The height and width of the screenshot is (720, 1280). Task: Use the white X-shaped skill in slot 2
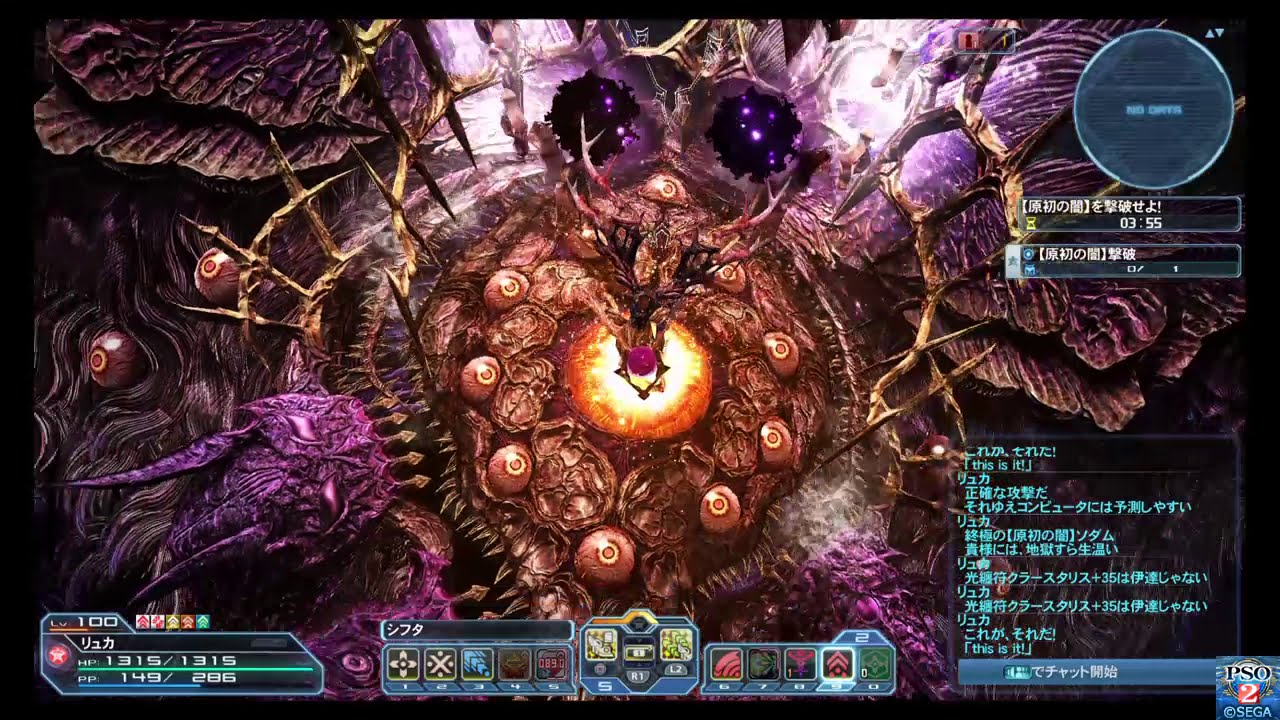point(440,664)
